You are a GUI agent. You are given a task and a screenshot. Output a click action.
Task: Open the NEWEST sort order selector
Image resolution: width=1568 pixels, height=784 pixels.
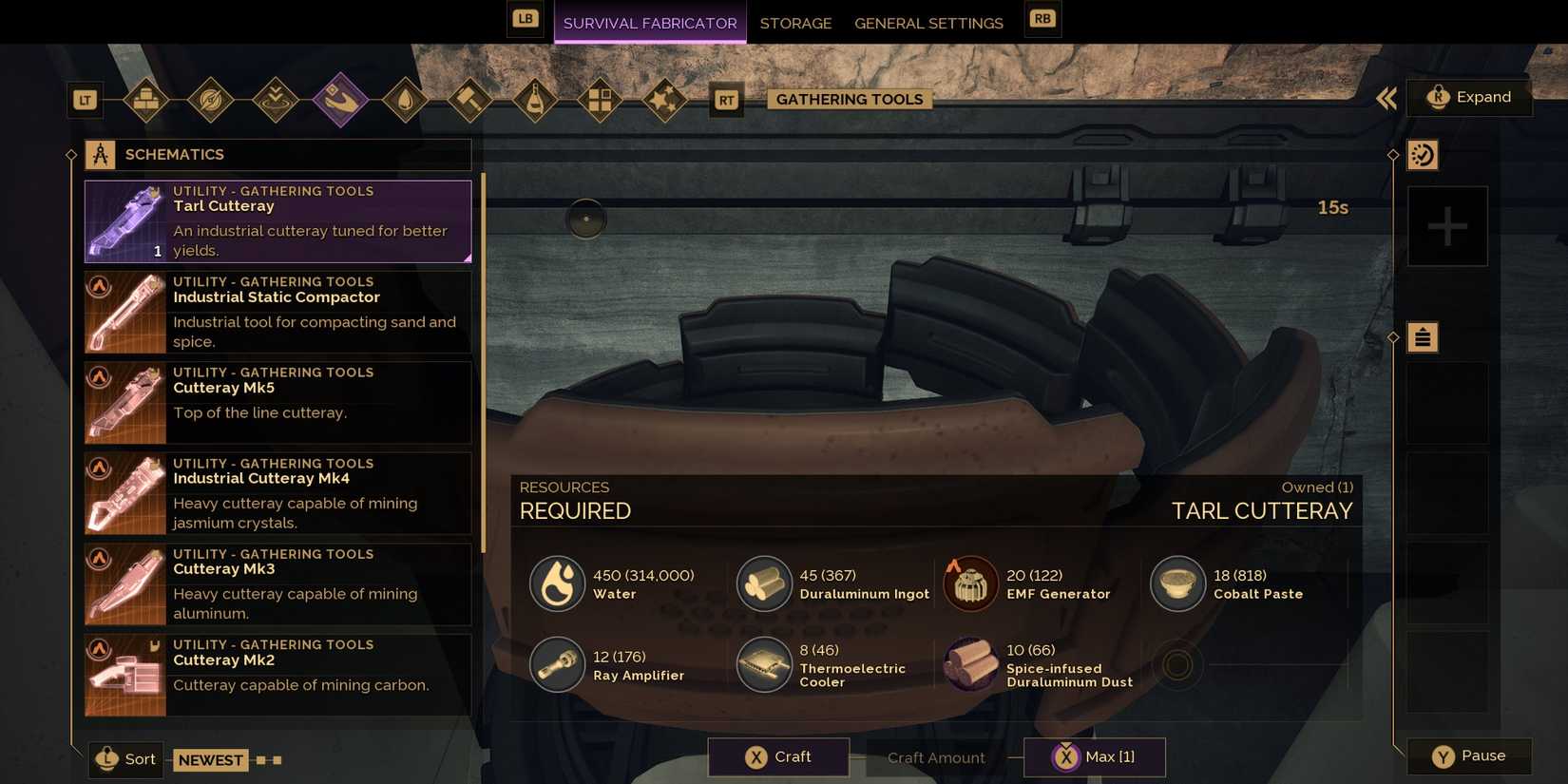click(210, 759)
